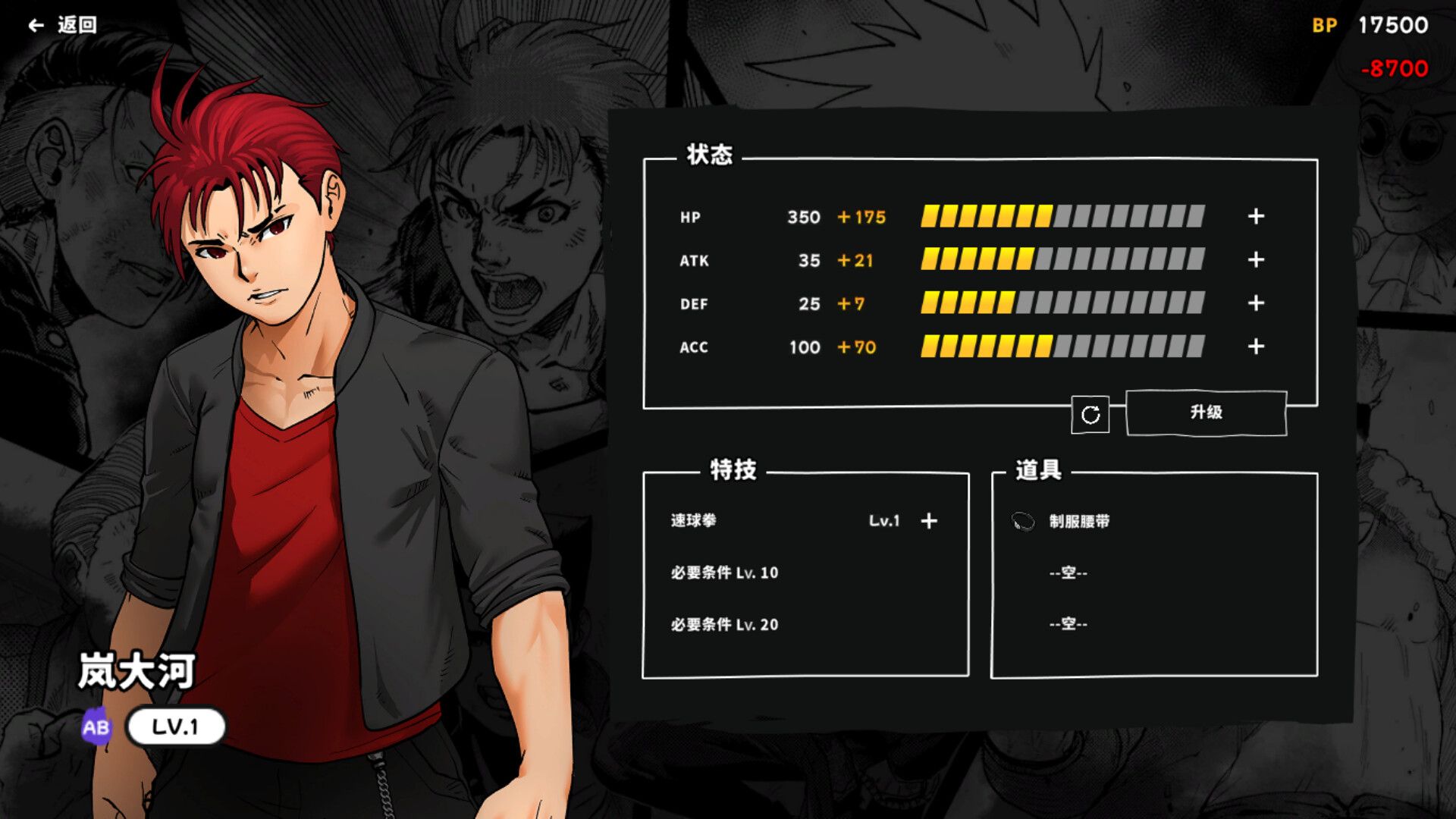Click the -8700 cost display
The width and height of the screenshot is (1456, 819).
click(x=1394, y=68)
